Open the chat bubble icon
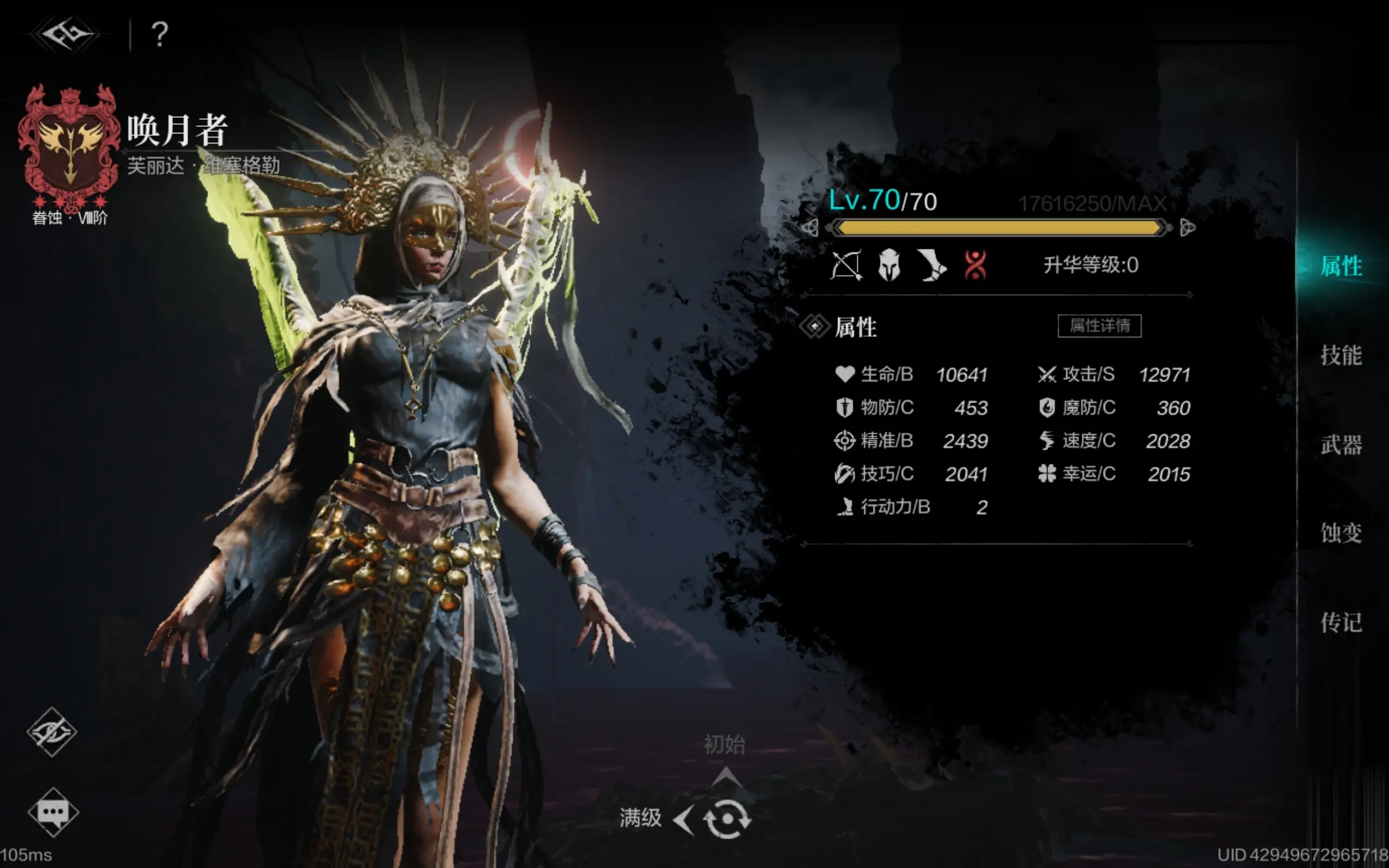 coord(53,812)
